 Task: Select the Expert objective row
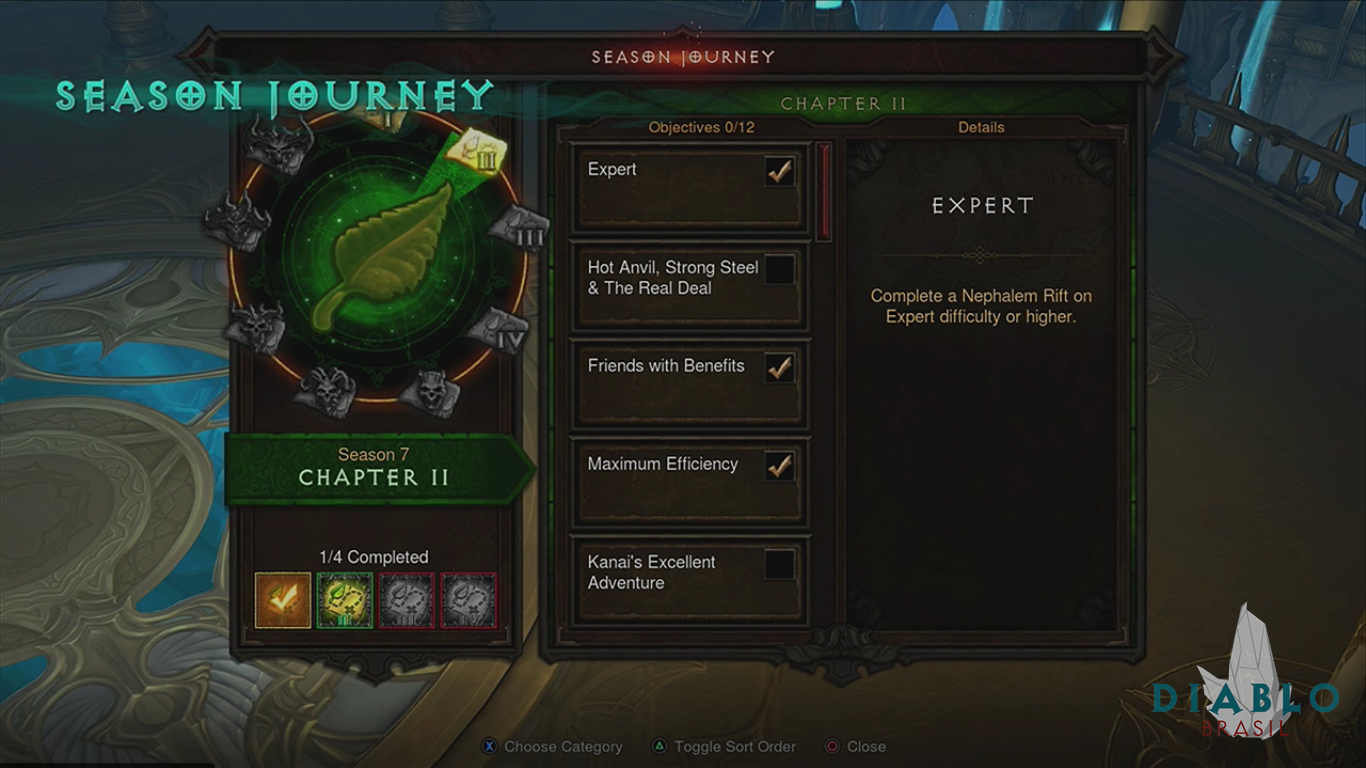pos(689,189)
